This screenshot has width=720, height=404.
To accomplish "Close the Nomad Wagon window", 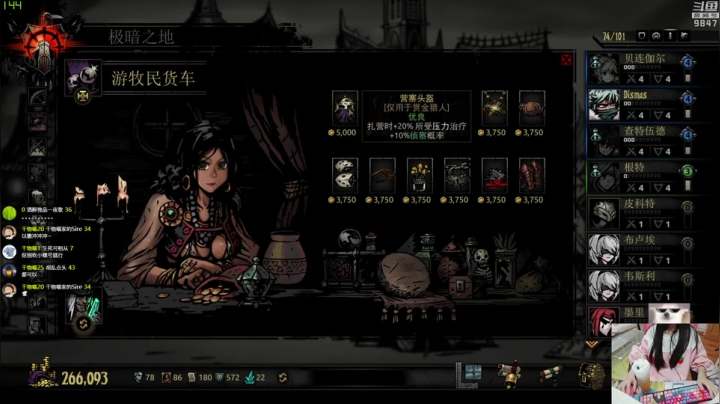I will point(566,60).
